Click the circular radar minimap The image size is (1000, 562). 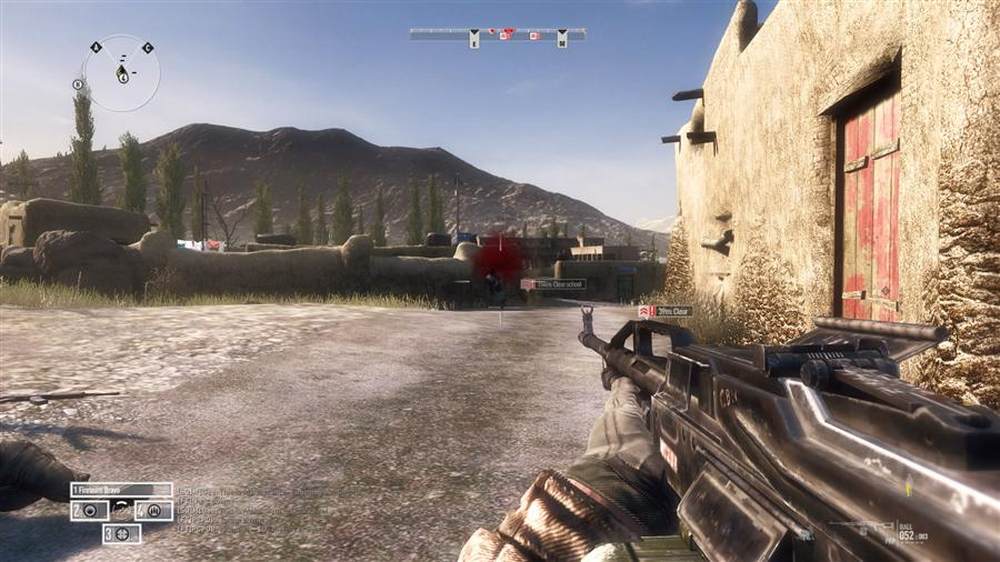pyautogui.click(x=121, y=72)
